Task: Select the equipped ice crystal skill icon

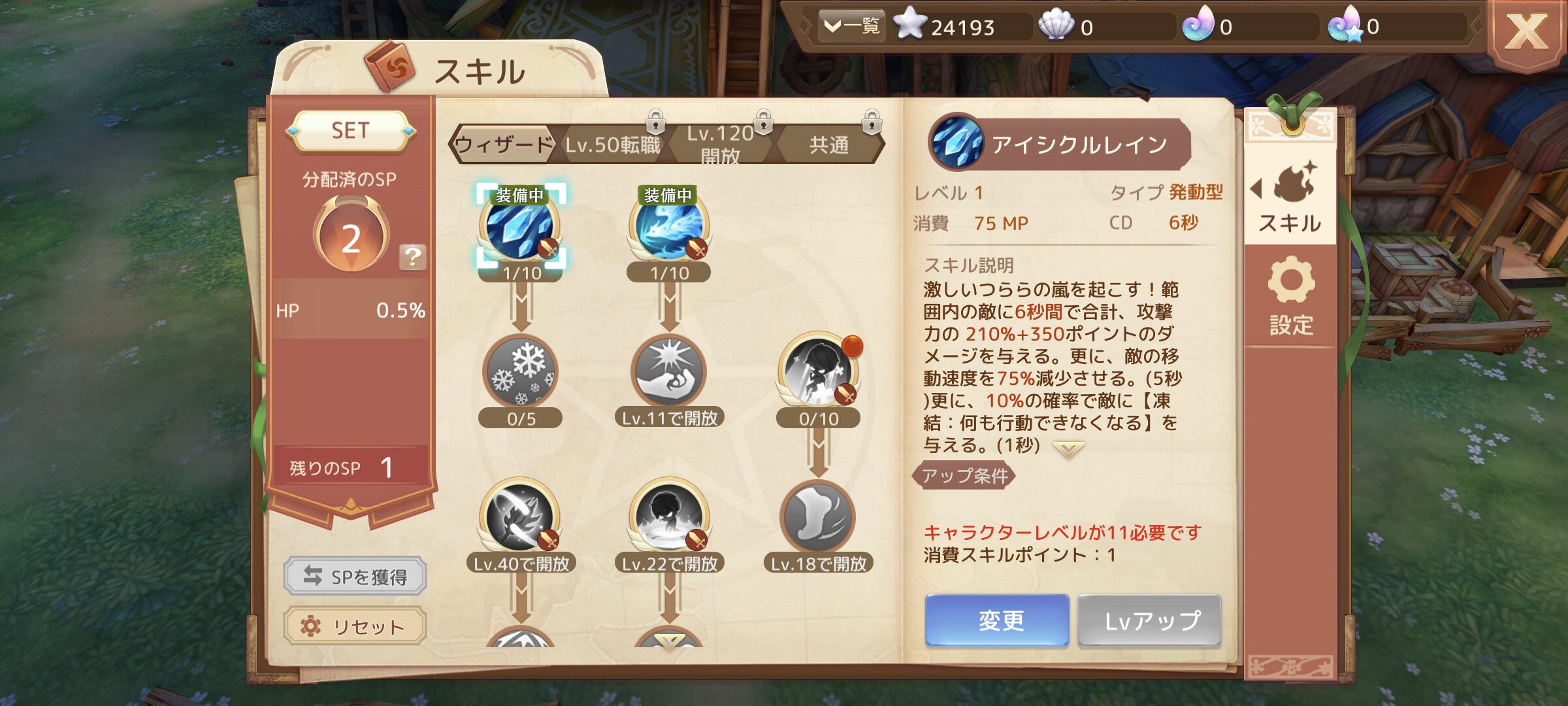Action: [x=520, y=227]
